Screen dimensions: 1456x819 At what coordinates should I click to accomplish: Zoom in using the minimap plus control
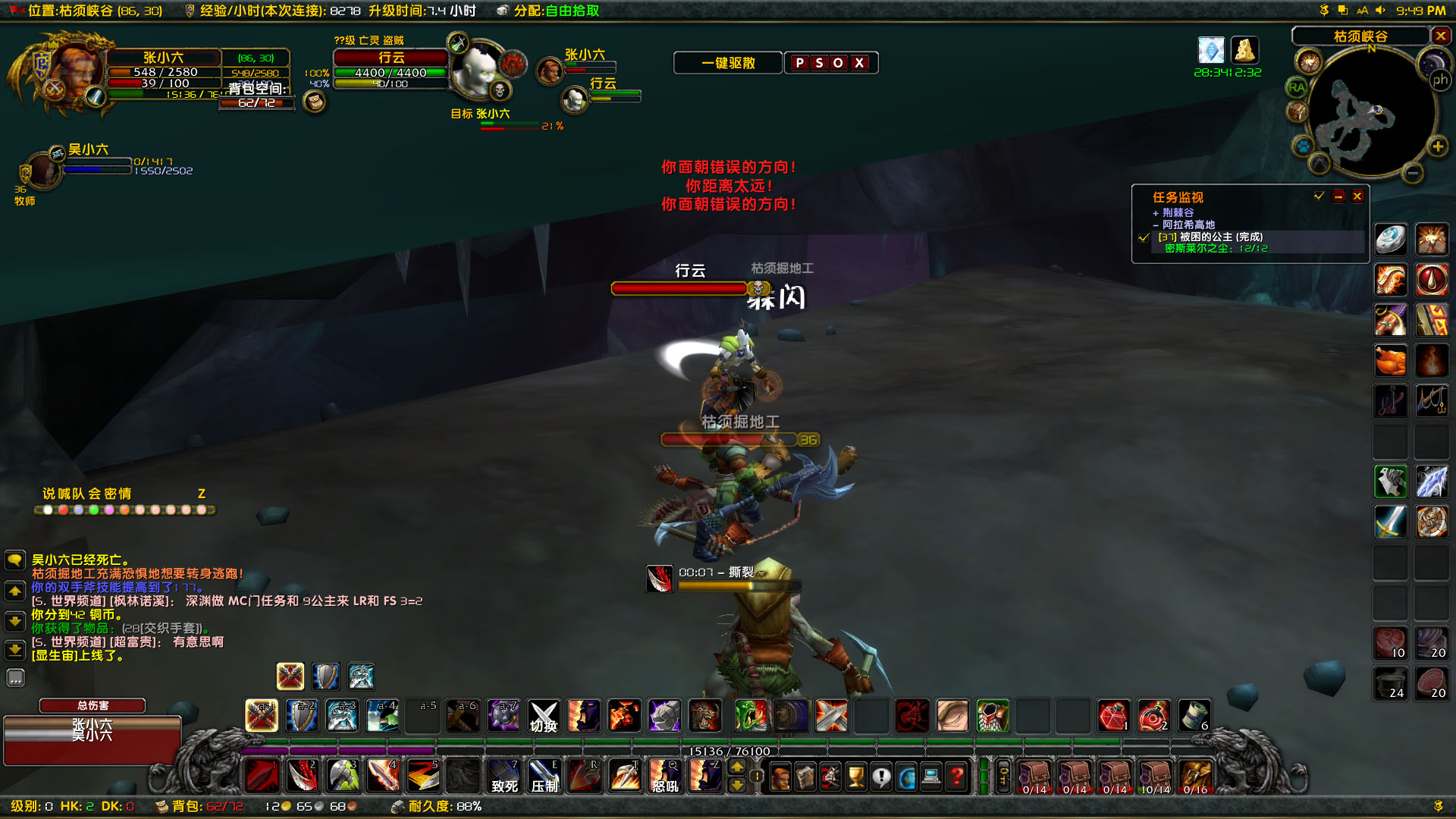point(1438,146)
